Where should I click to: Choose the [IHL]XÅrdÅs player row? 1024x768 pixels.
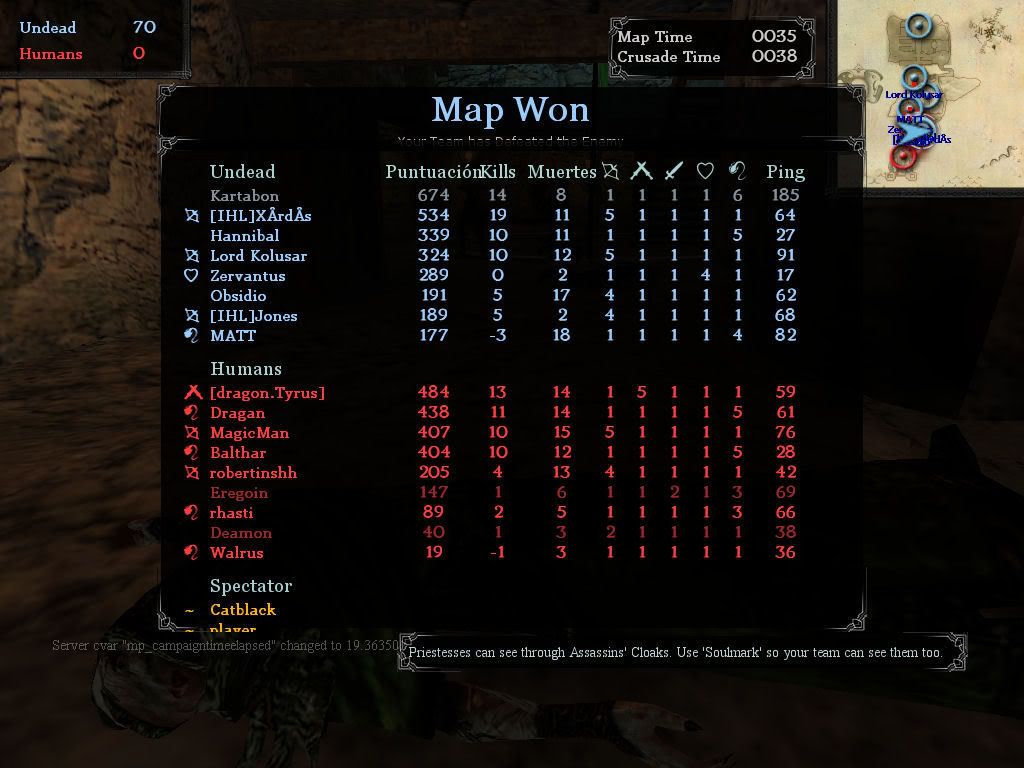pyautogui.click(x=260, y=215)
